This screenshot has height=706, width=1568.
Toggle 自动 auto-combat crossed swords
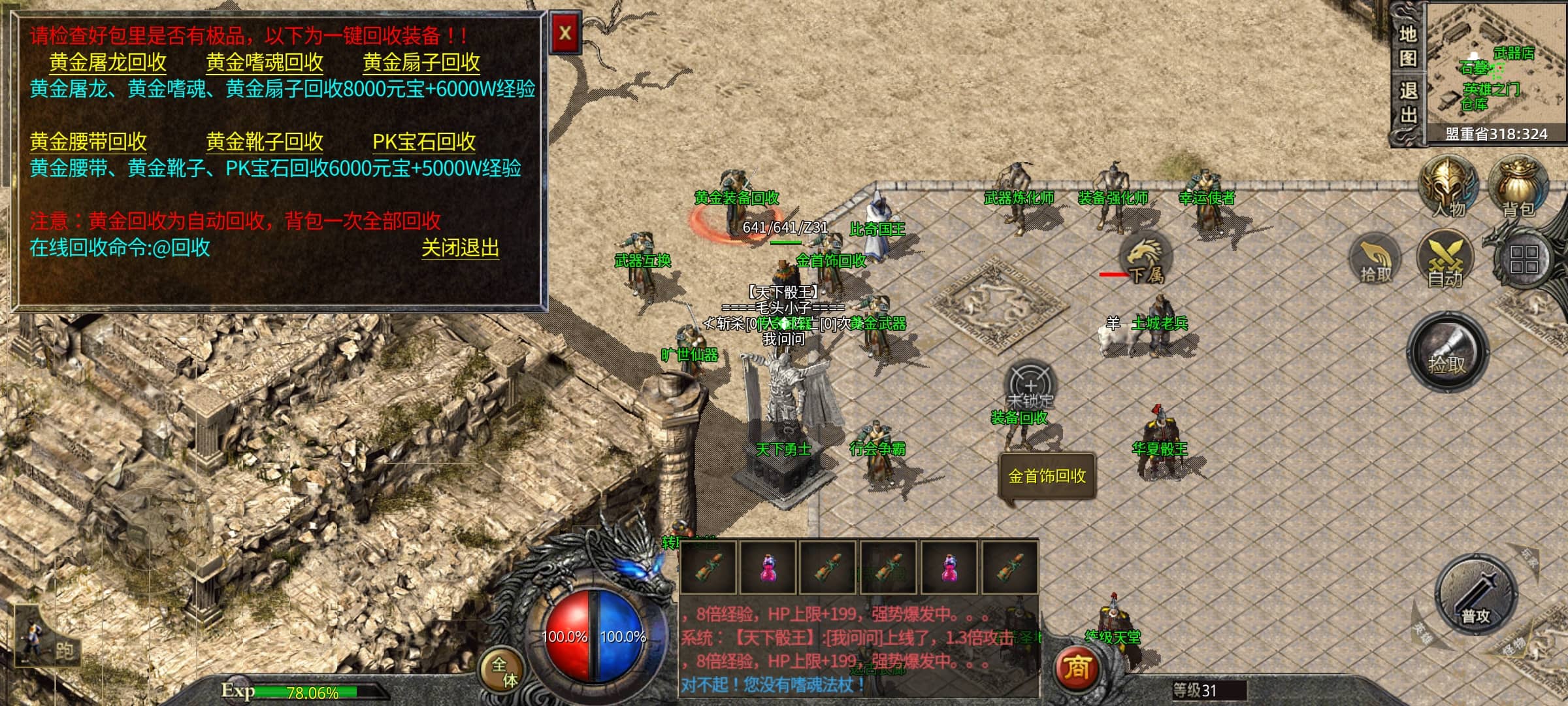click(x=1445, y=260)
